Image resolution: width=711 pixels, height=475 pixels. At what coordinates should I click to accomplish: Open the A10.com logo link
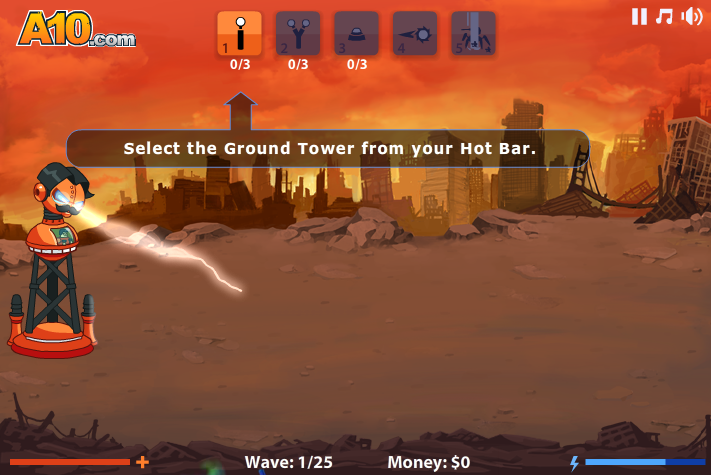(x=75, y=30)
